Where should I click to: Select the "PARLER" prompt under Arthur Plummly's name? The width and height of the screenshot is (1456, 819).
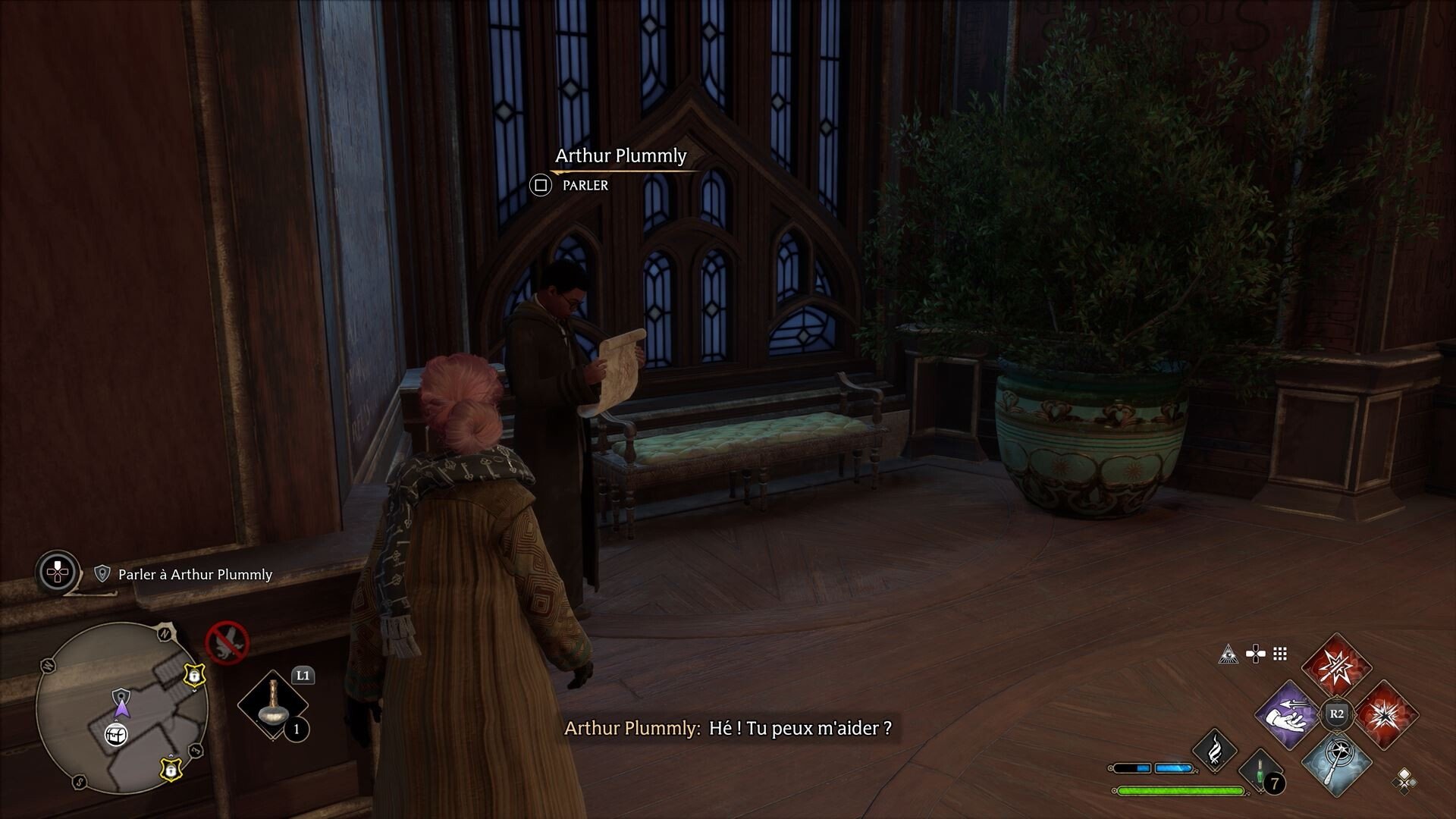[584, 185]
